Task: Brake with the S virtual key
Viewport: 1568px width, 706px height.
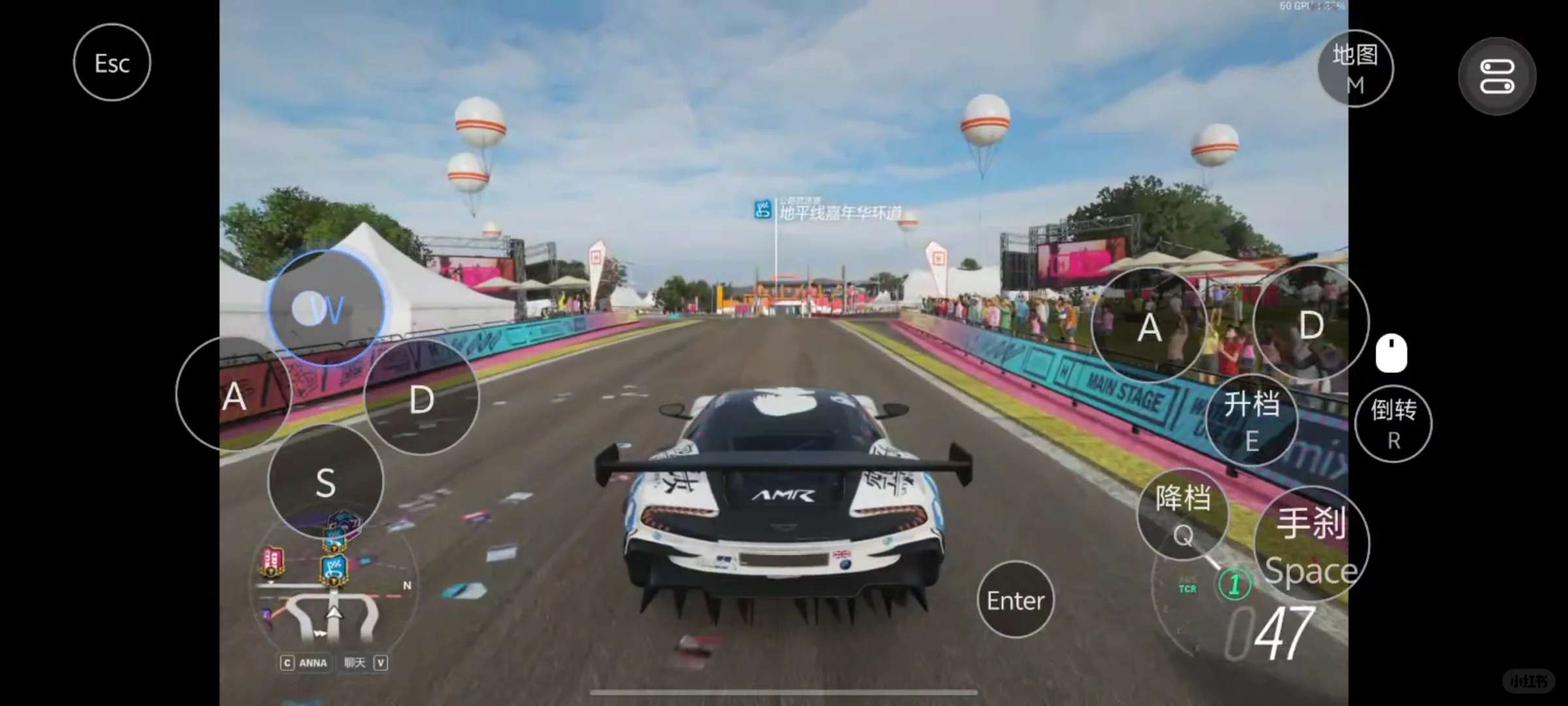Action: click(x=325, y=482)
